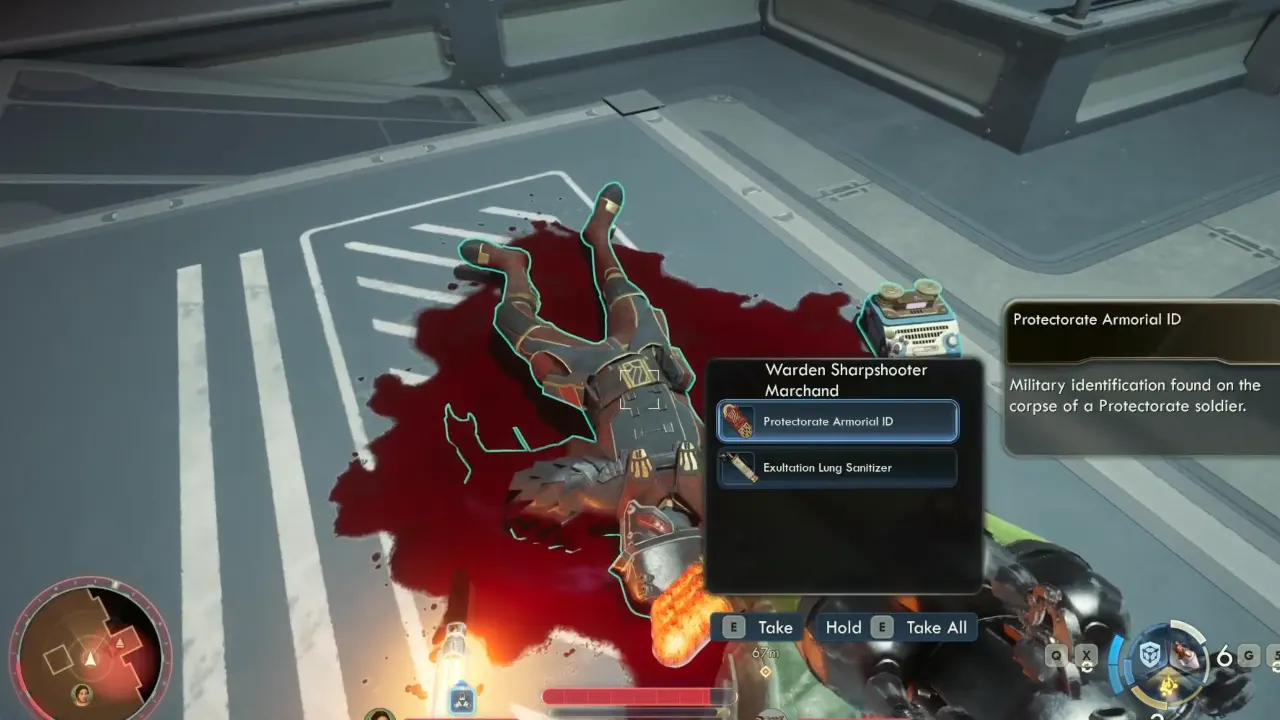Select the Protectorate Armorial ID loot row
This screenshot has width=1280, height=720.
tap(837, 421)
